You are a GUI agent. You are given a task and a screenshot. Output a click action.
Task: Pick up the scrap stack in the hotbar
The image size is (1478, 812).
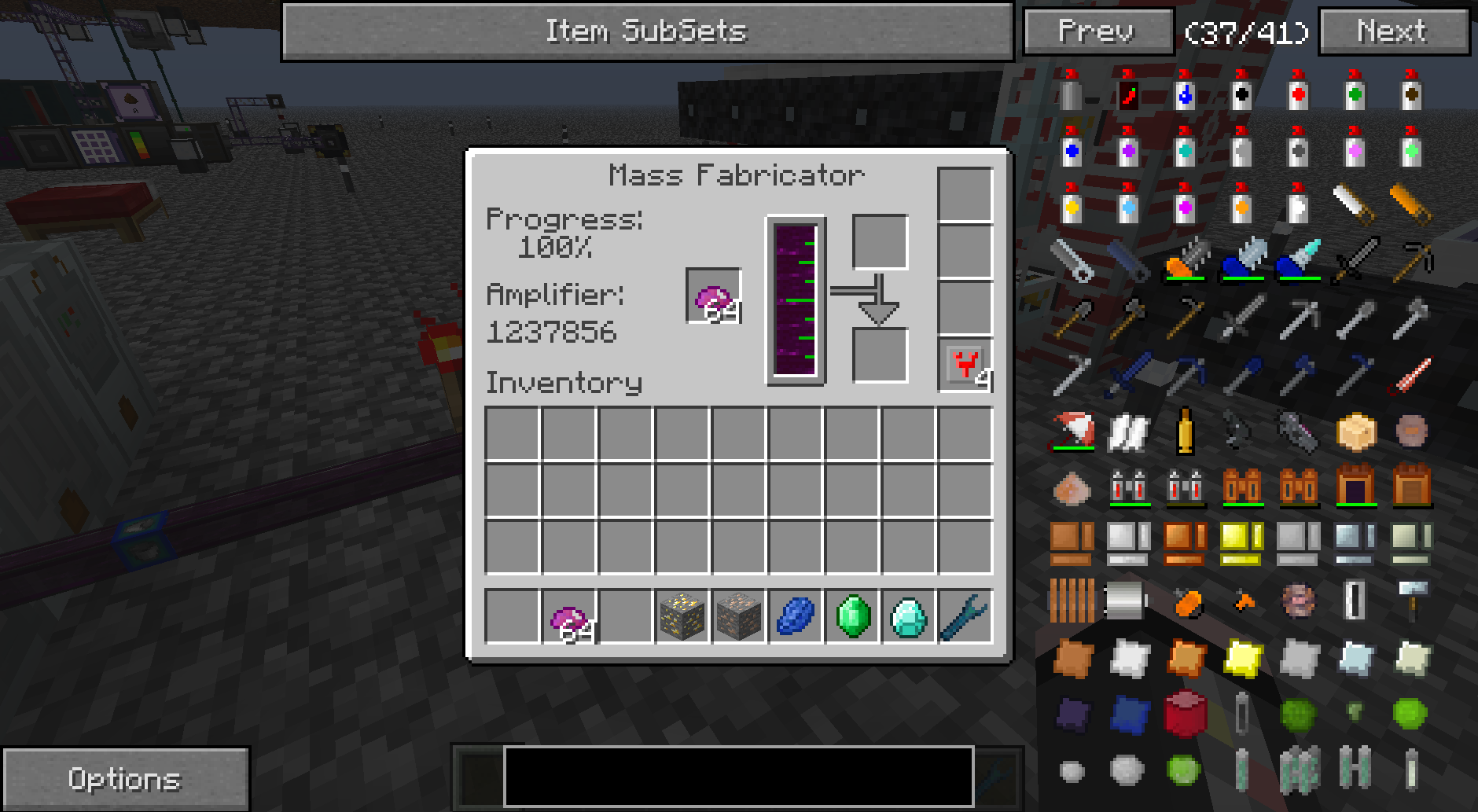pos(569,617)
